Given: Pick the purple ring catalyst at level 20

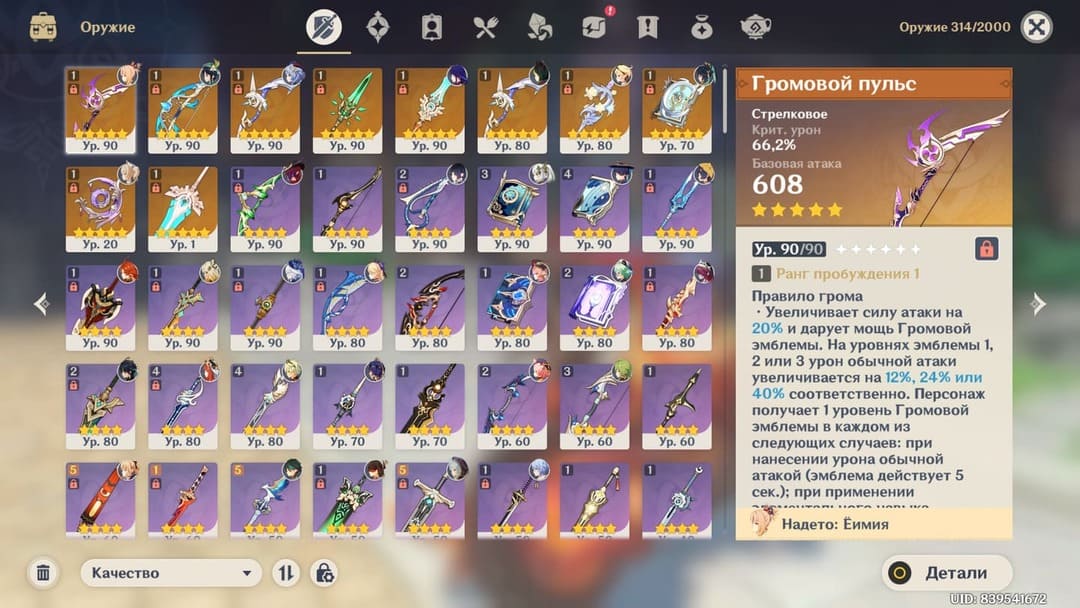Looking at the screenshot, I should (101, 209).
